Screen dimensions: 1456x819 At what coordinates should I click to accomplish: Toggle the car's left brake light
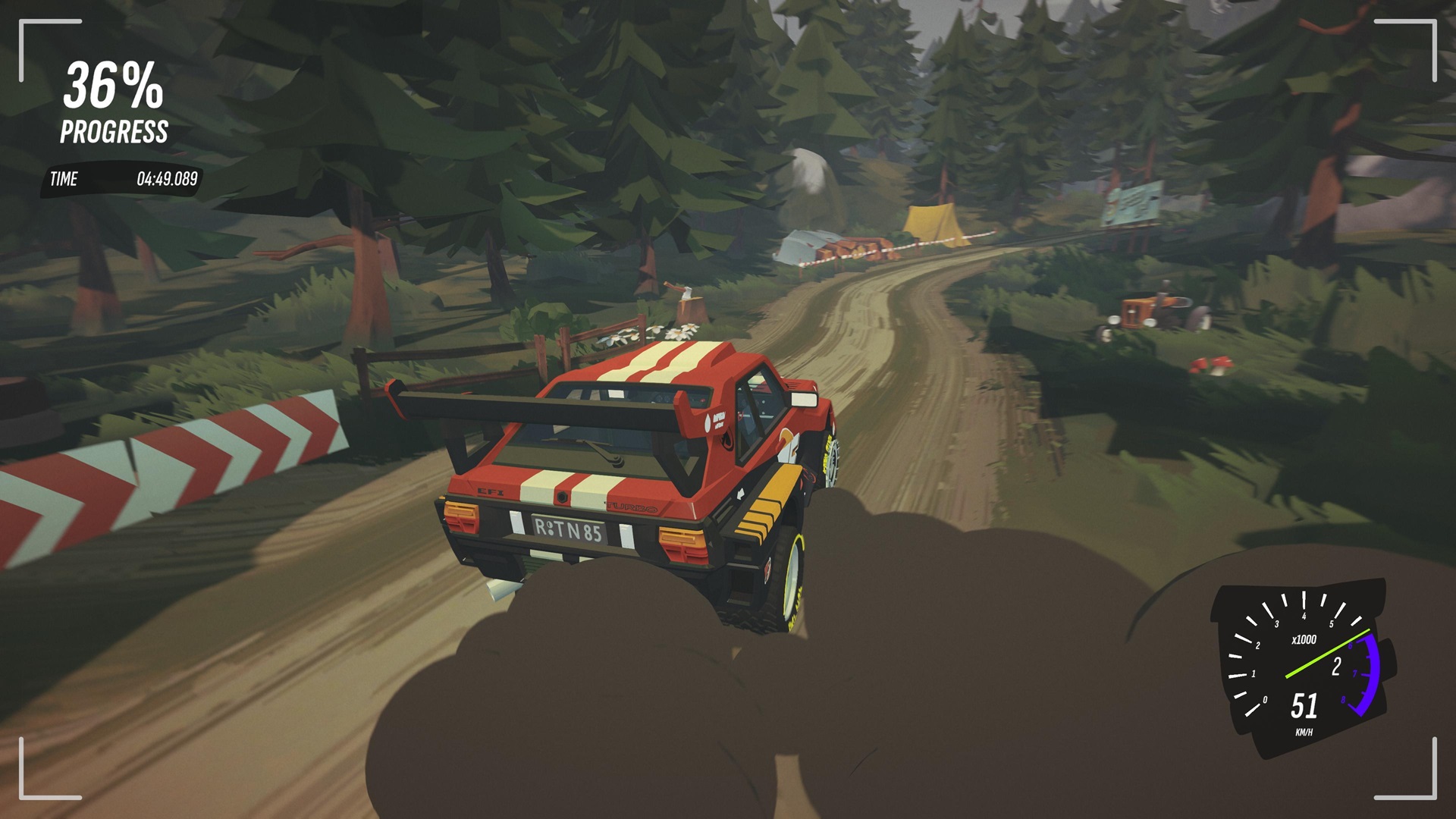[462, 525]
